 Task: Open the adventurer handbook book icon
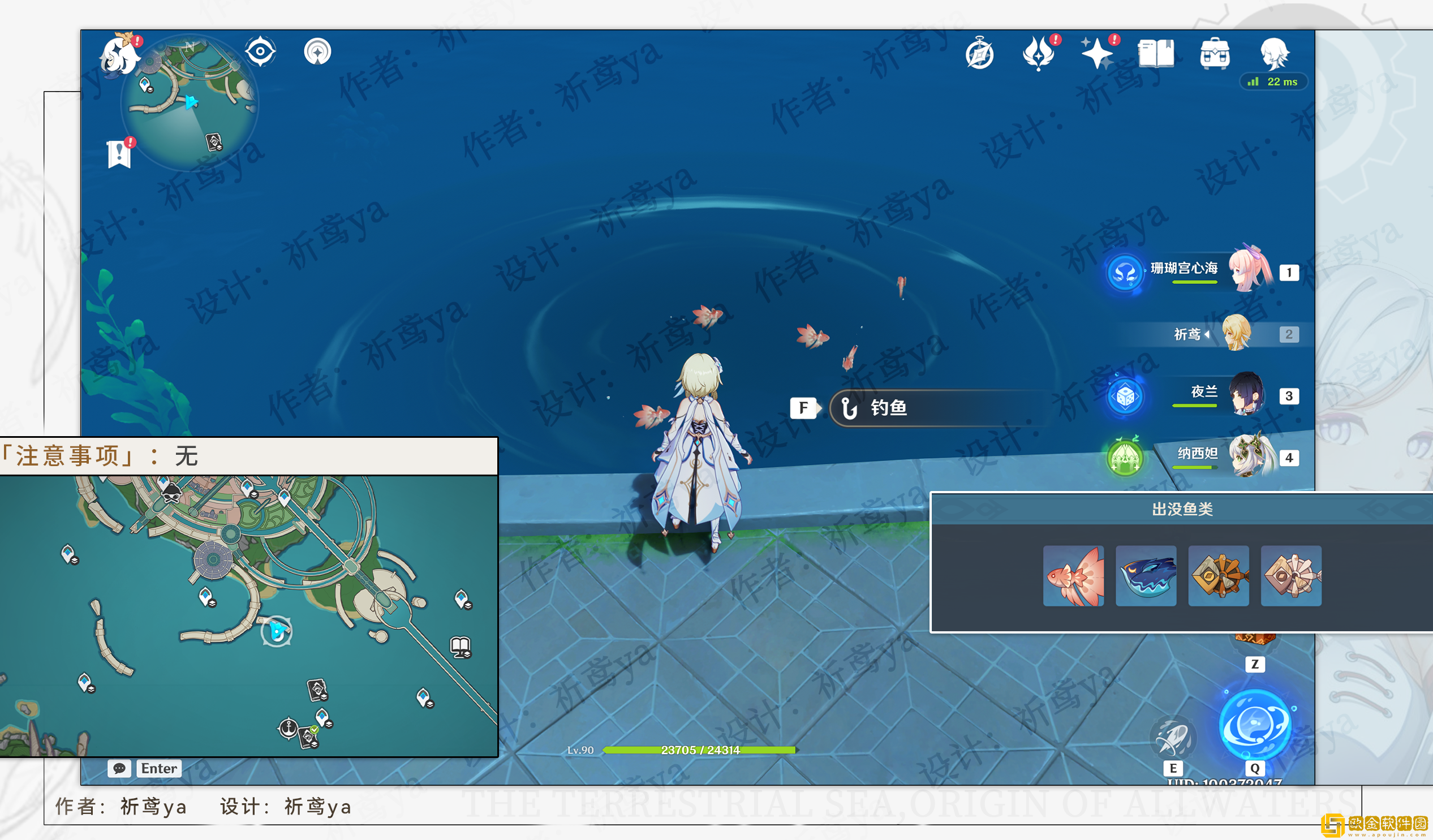coord(1155,54)
